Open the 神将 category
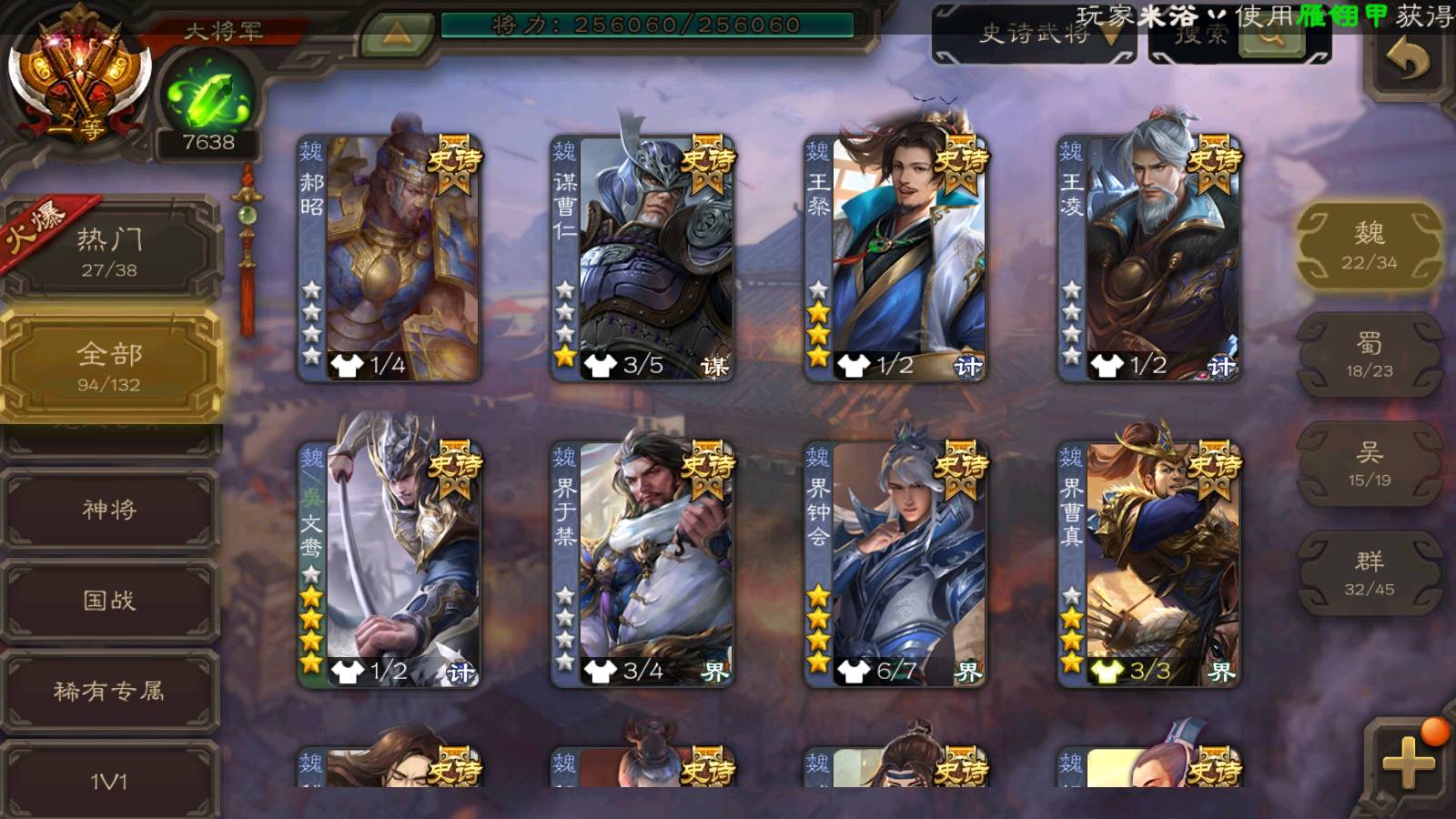This screenshot has height=819, width=1456. click(x=110, y=509)
